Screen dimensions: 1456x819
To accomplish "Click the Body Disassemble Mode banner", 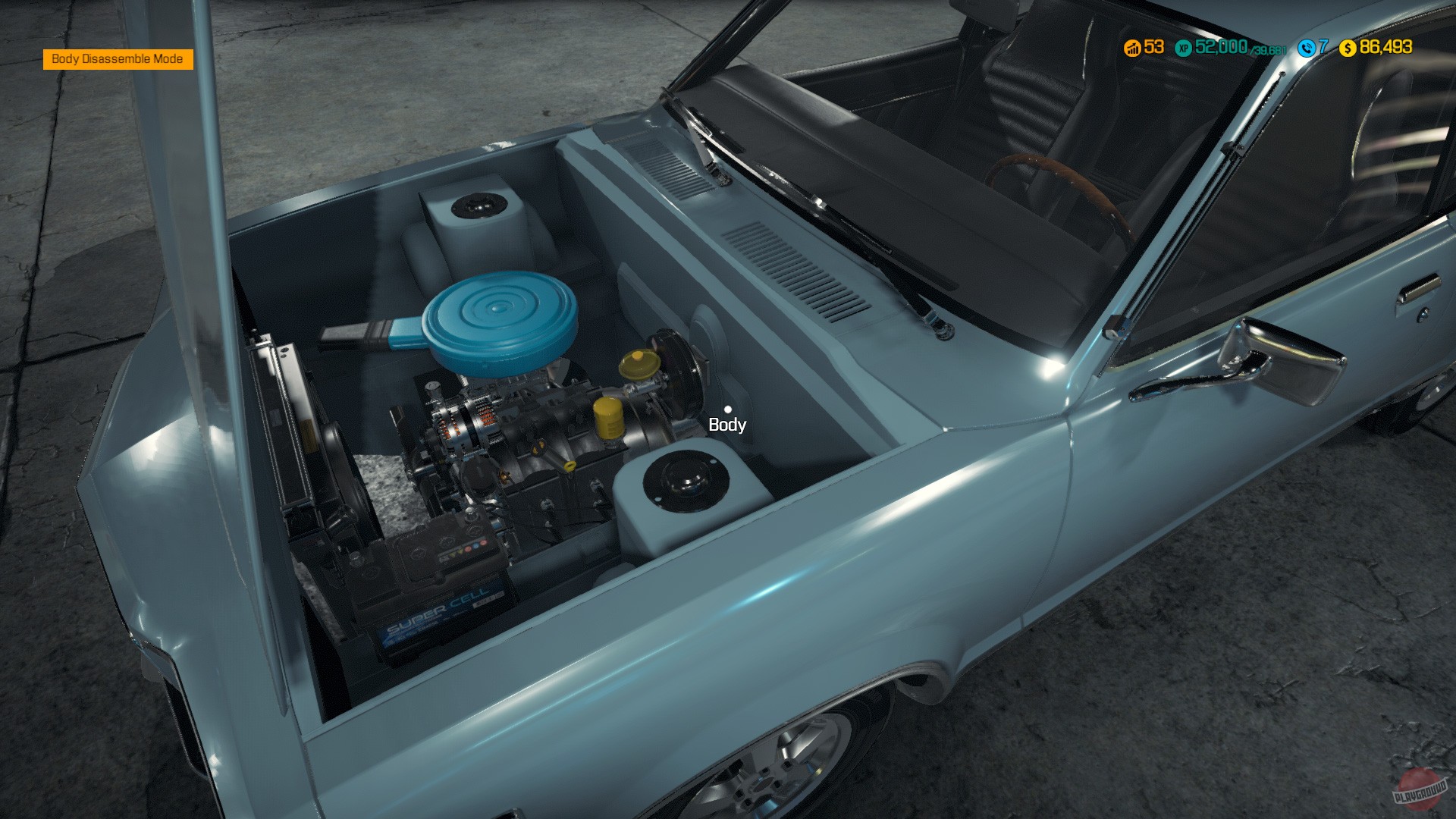I will tap(118, 58).
